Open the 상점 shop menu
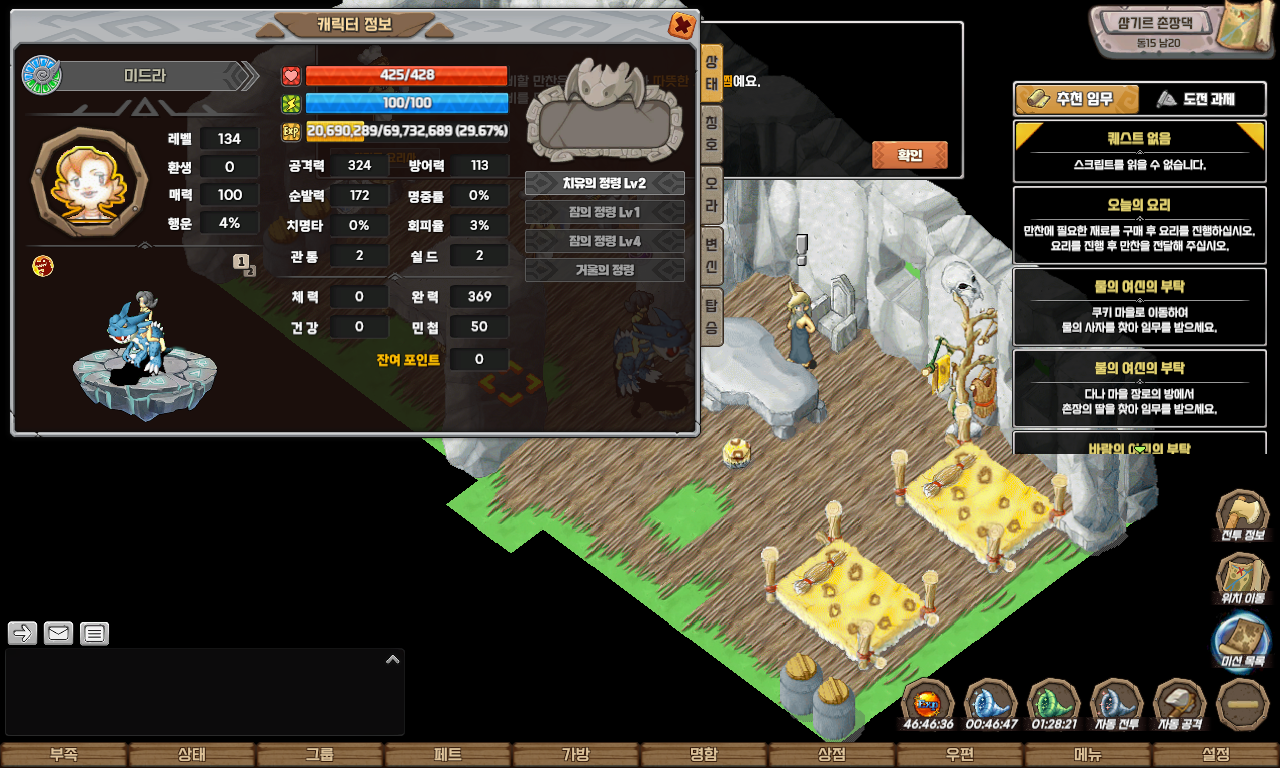The image size is (1280, 768). click(832, 755)
